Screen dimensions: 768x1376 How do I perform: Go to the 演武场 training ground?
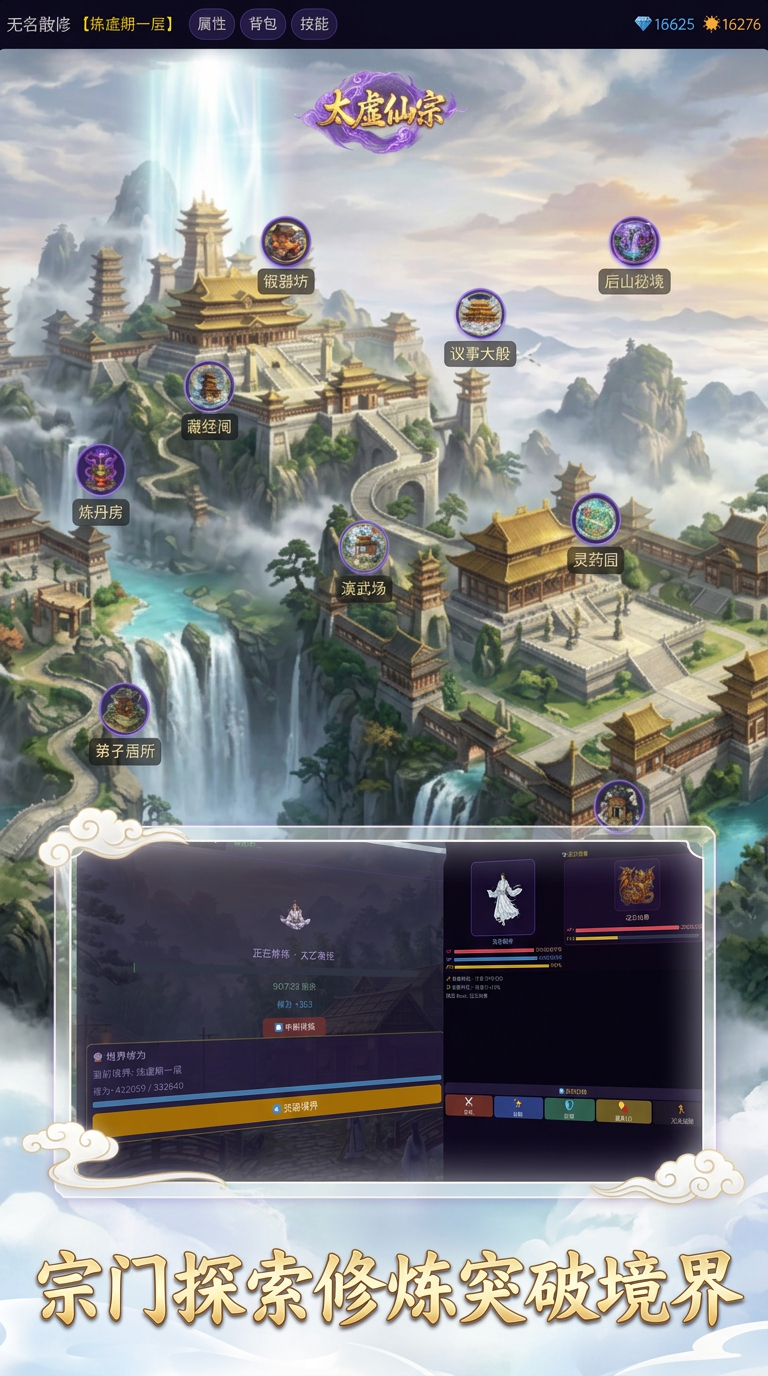(x=363, y=547)
